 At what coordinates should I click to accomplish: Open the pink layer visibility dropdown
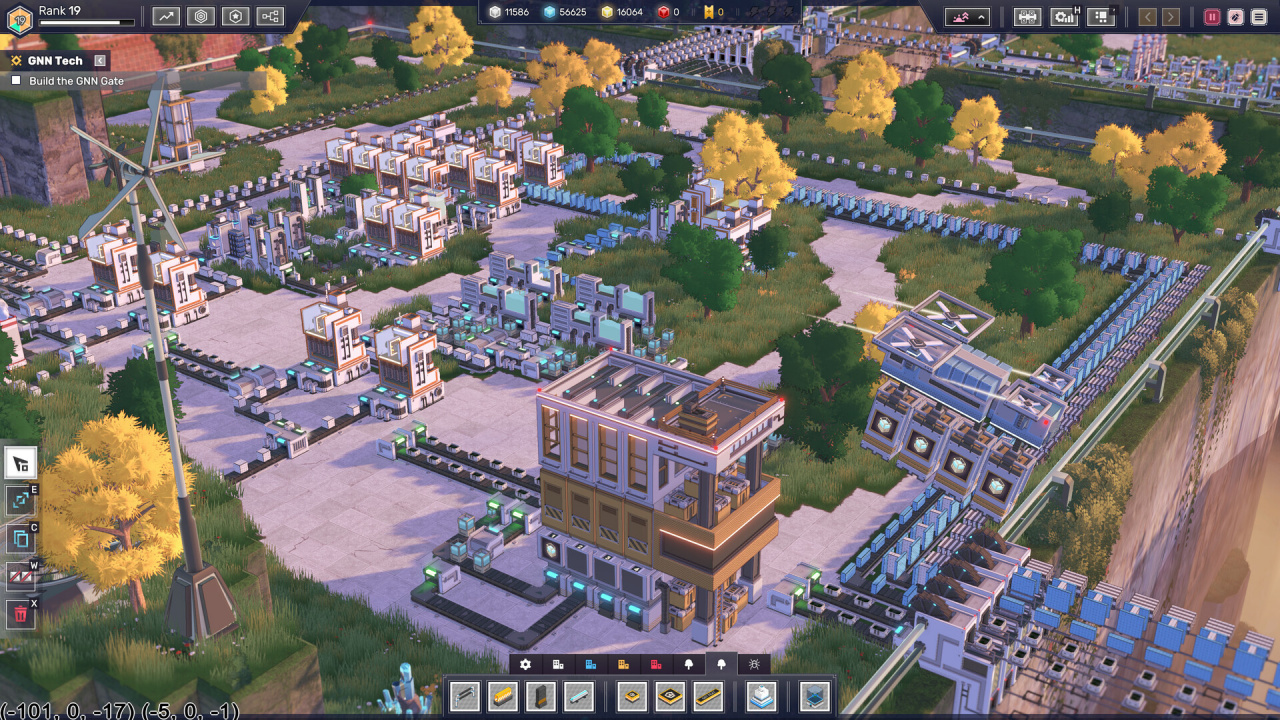[968, 16]
